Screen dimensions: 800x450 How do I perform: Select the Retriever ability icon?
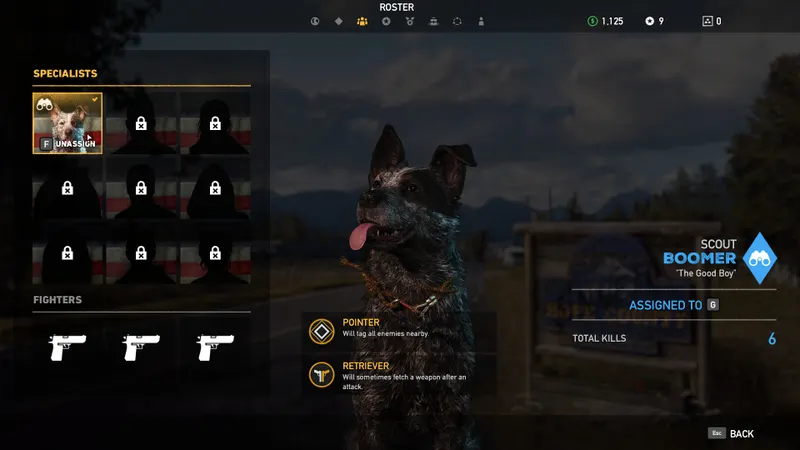(x=322, y=374)
